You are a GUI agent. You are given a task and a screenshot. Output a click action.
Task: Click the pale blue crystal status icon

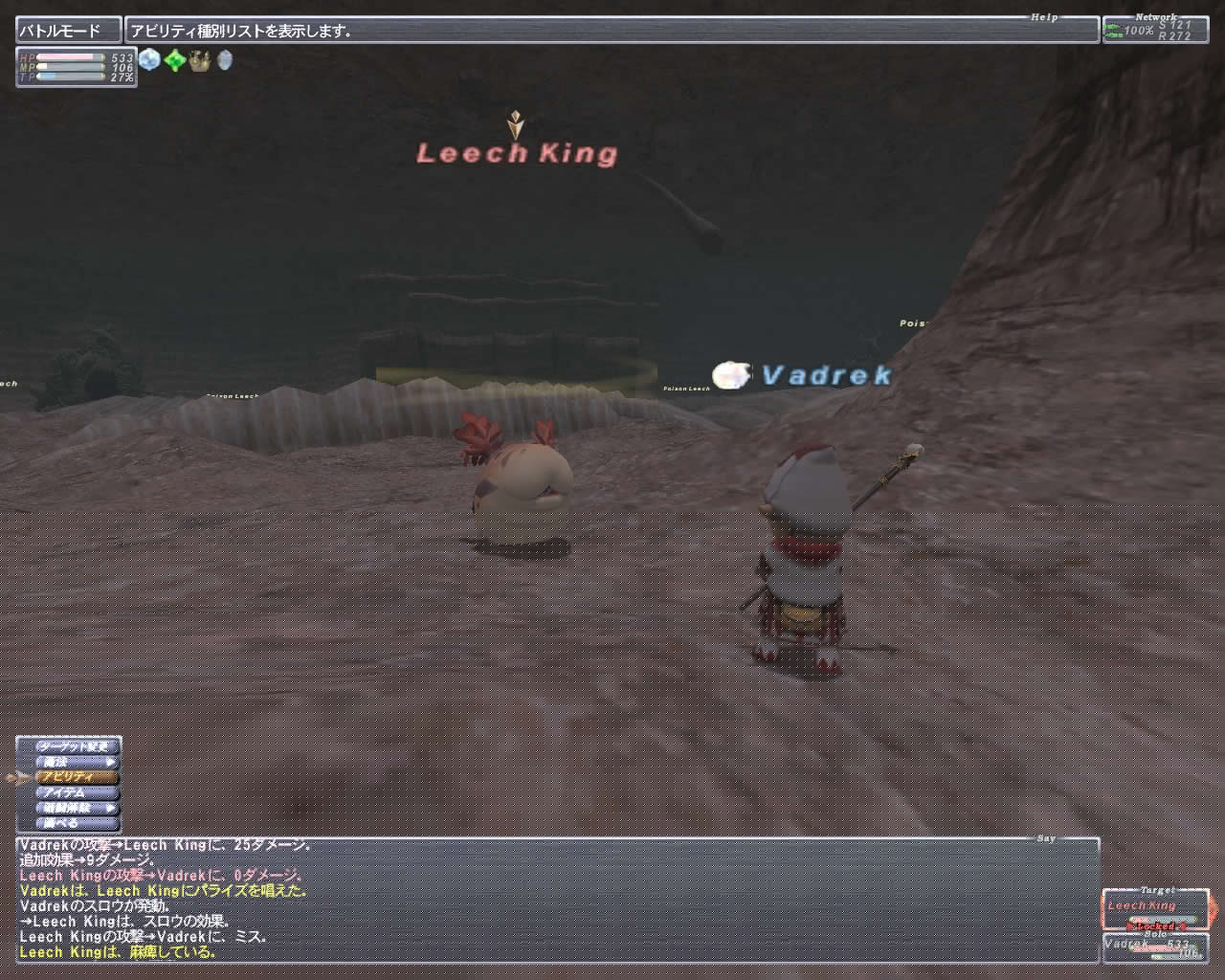click(x=150, y=60)
